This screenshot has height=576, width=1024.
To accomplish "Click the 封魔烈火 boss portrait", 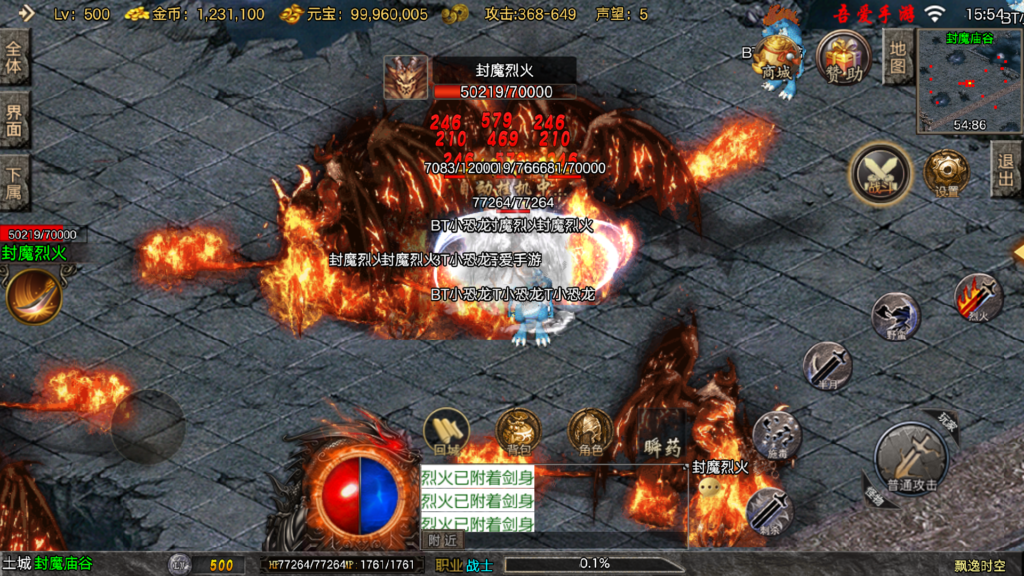I will point(406,77).
